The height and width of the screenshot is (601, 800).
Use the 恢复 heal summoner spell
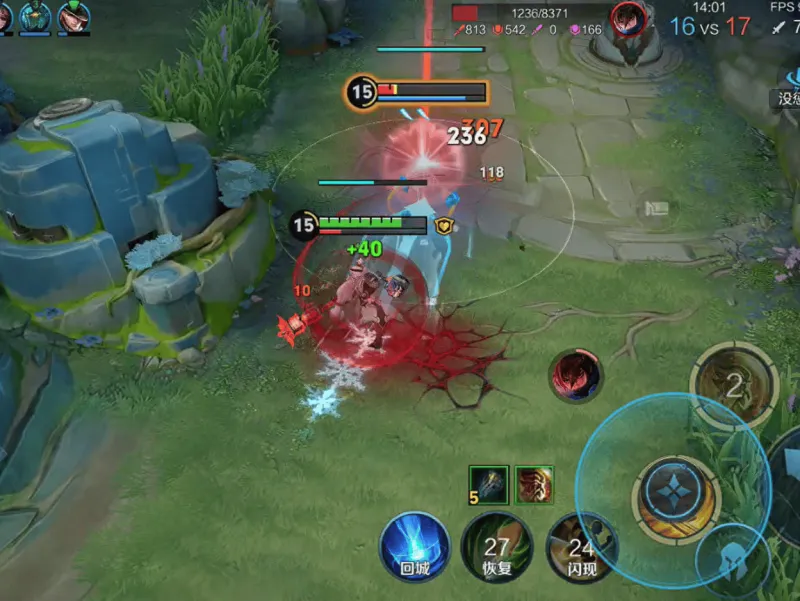pos(497,551)
